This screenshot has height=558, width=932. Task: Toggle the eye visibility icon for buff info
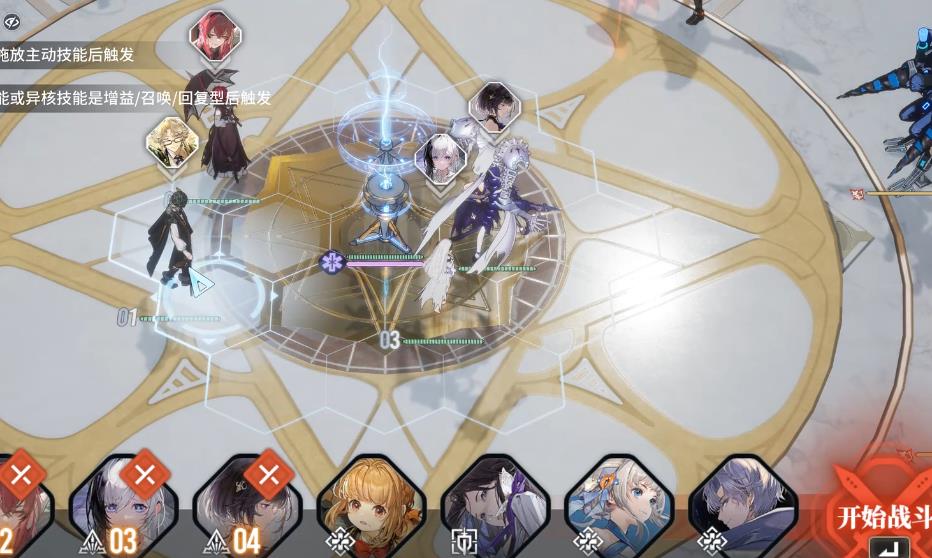pos(12,22)
